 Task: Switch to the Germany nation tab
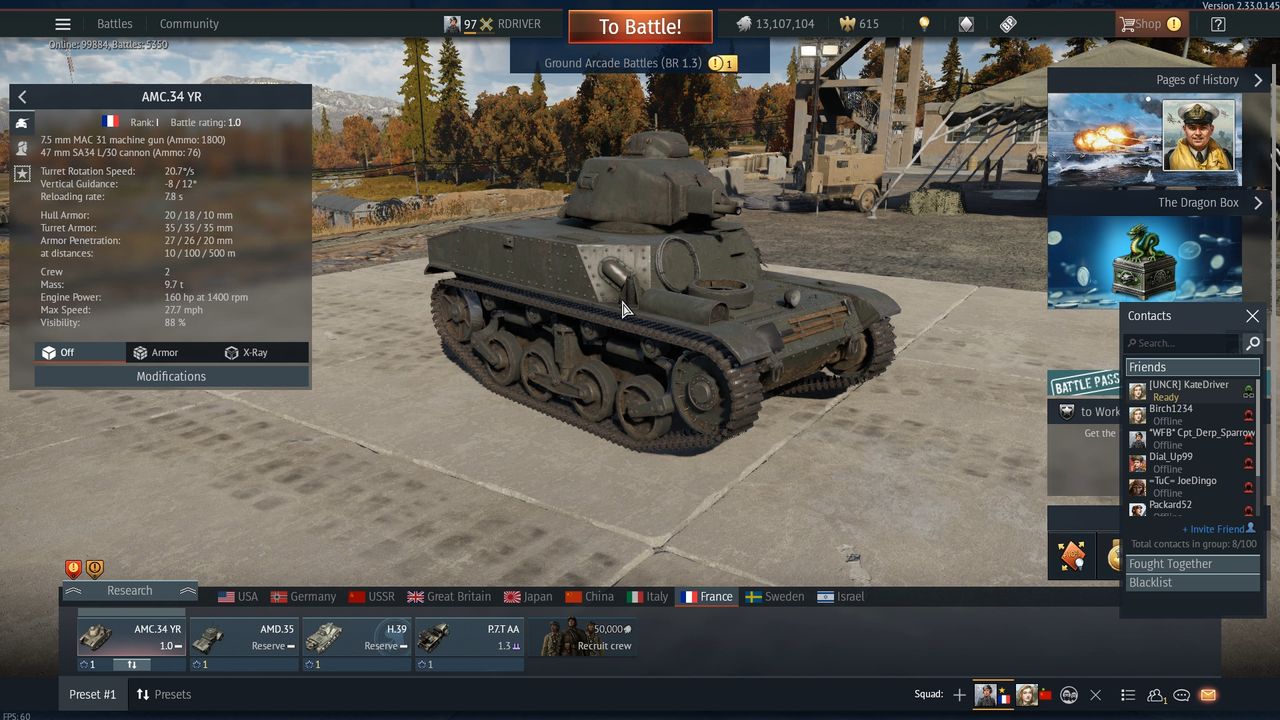(x=303, y=597)
